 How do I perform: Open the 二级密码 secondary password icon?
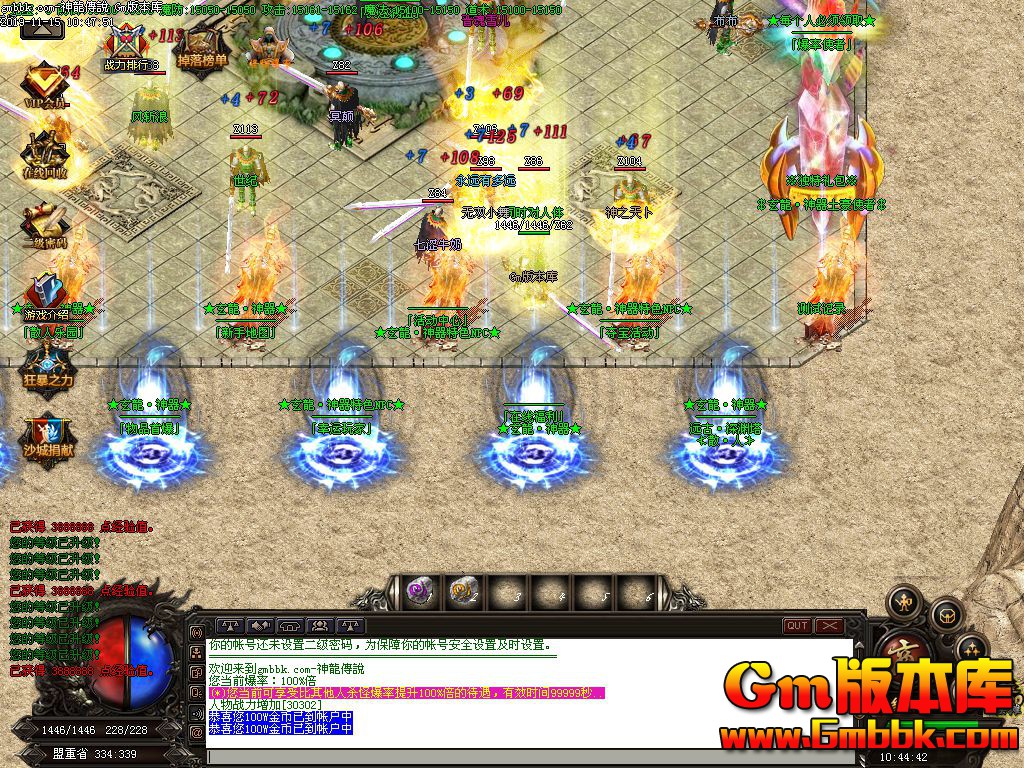pyautogui.click(x=45, y=225)
